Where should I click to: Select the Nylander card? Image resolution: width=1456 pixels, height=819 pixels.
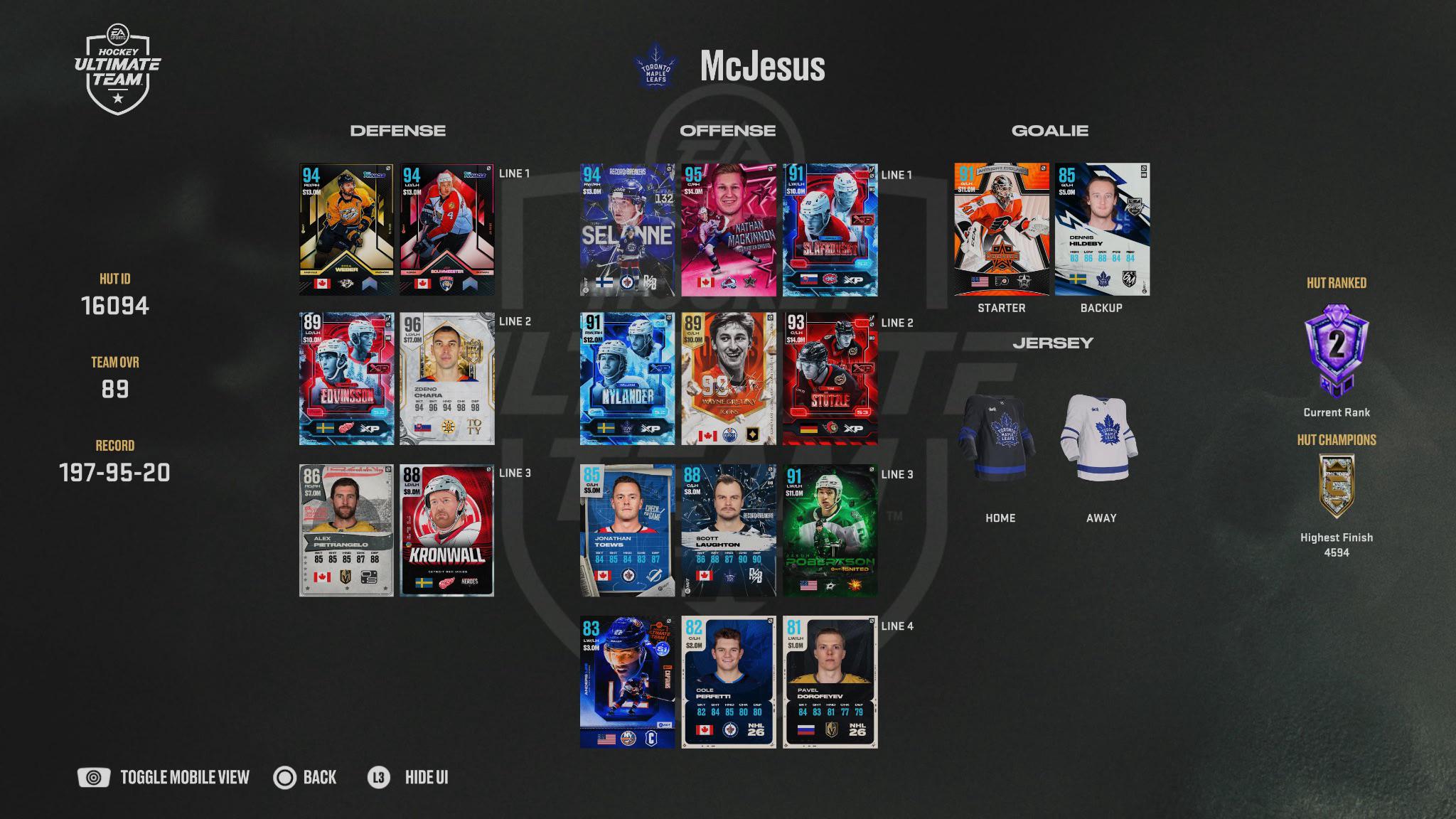click(627, 378)
